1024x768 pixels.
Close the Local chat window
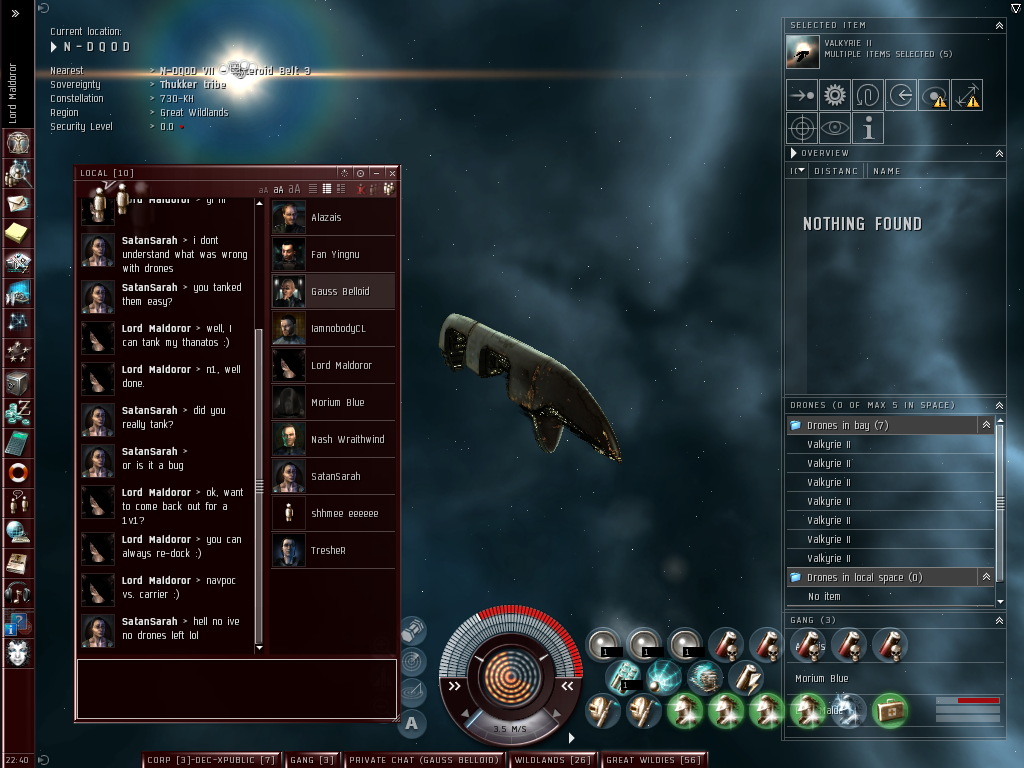pyautogui.click(x=392, y=173)
